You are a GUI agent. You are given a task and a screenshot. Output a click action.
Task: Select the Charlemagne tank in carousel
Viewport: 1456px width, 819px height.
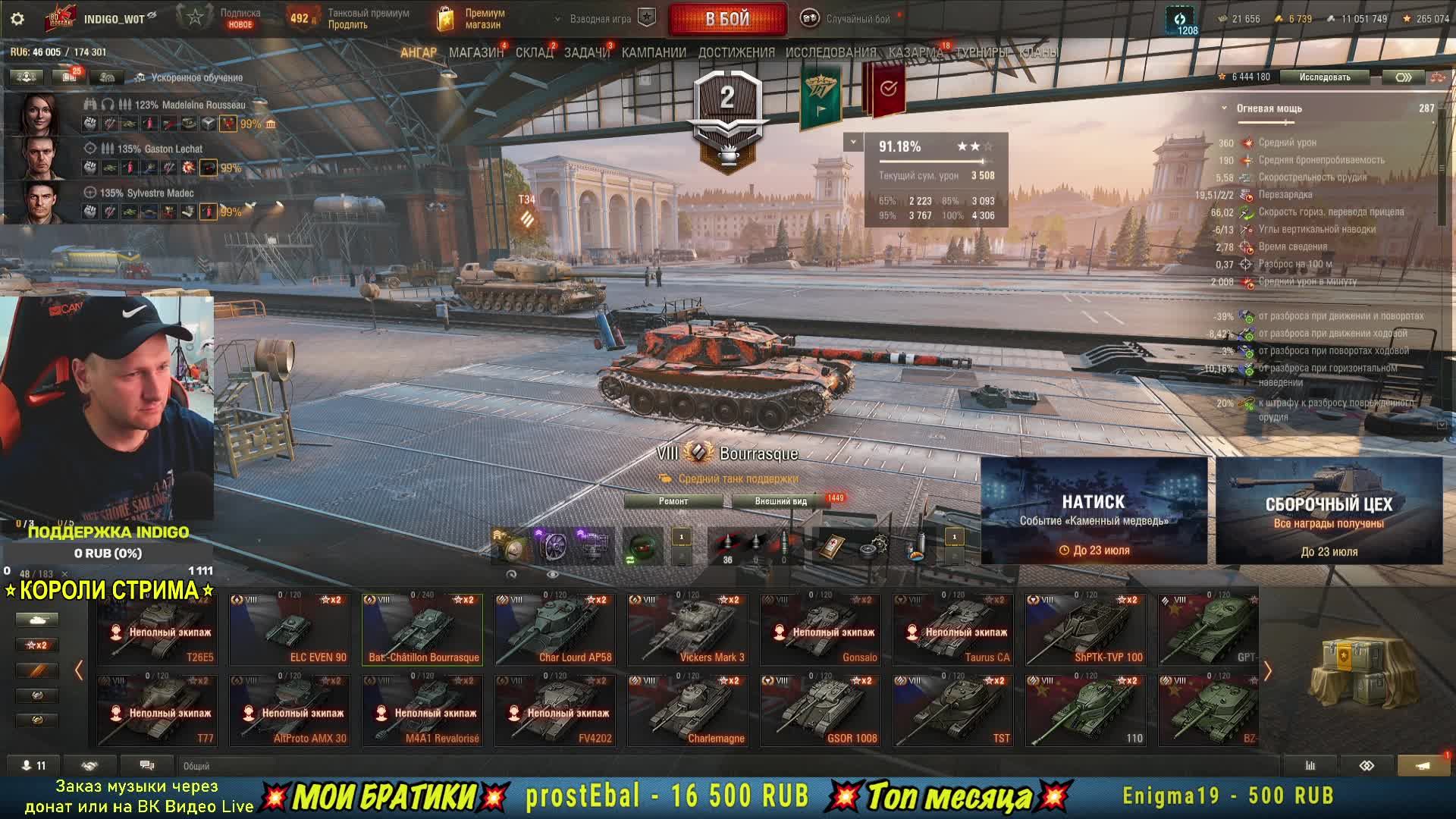tap(688, 711)
